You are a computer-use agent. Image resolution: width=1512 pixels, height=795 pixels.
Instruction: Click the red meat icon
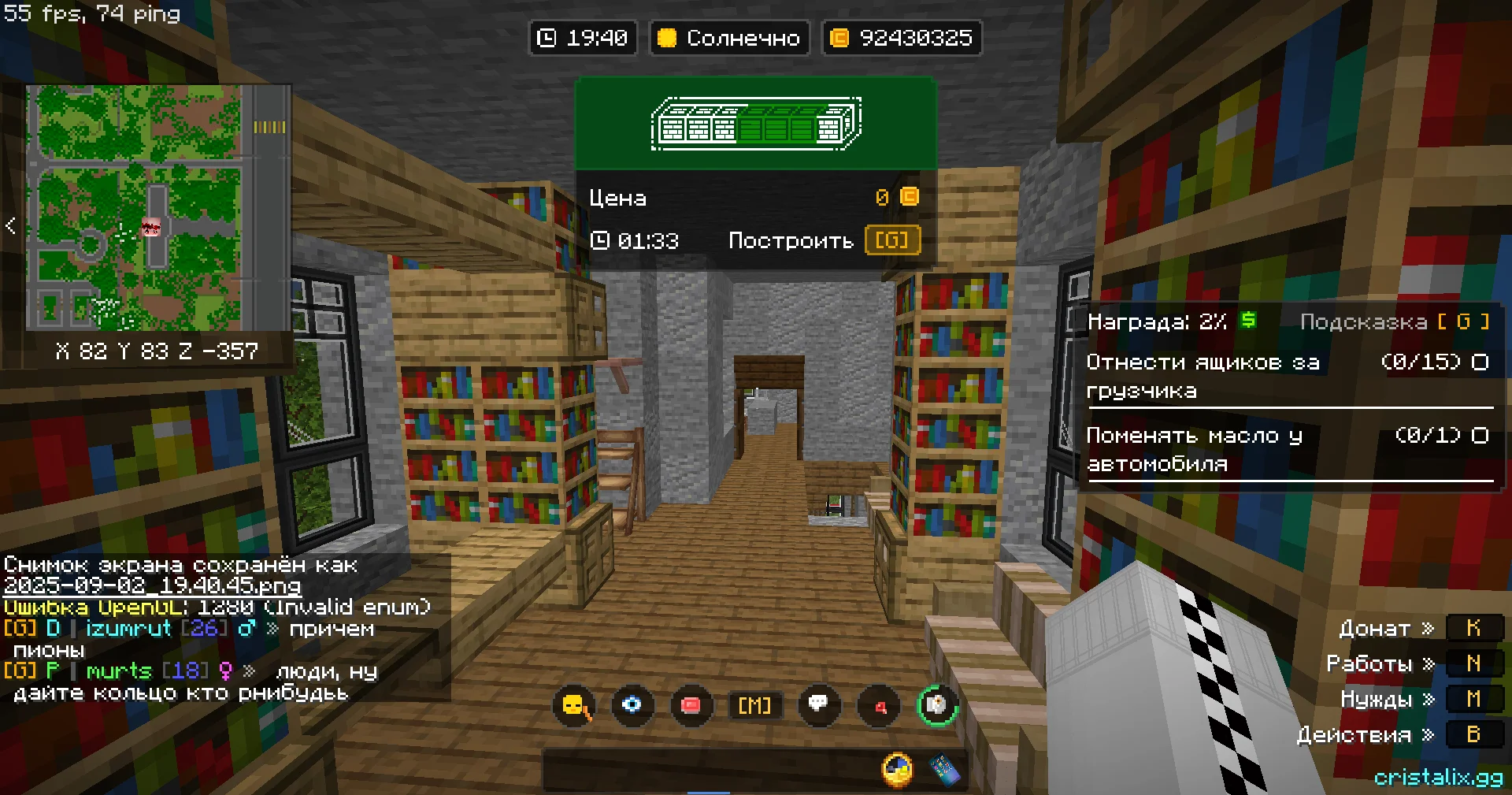pyautogui.click(x=691, y=705)
